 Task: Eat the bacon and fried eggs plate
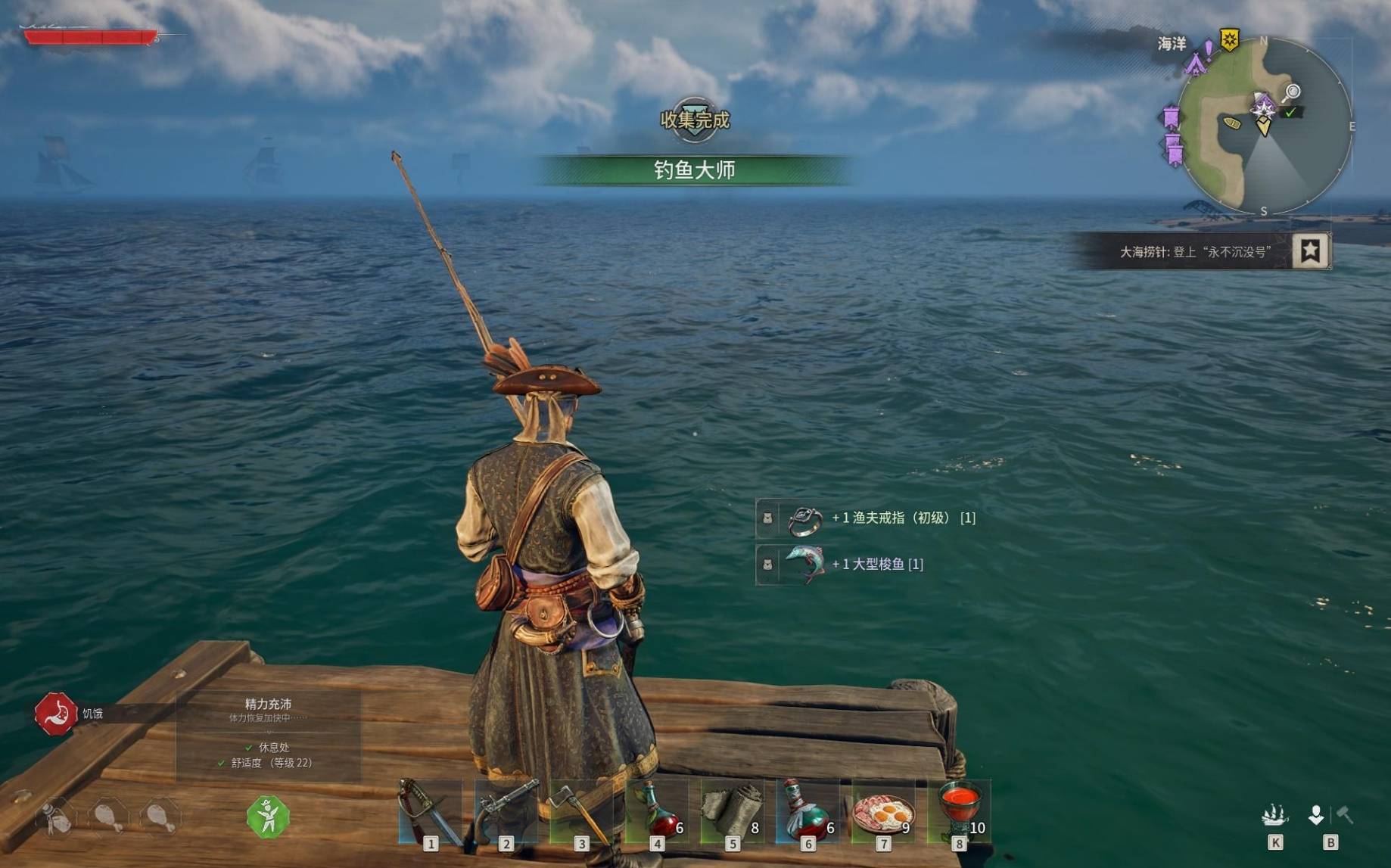click(x=882, y=811)
